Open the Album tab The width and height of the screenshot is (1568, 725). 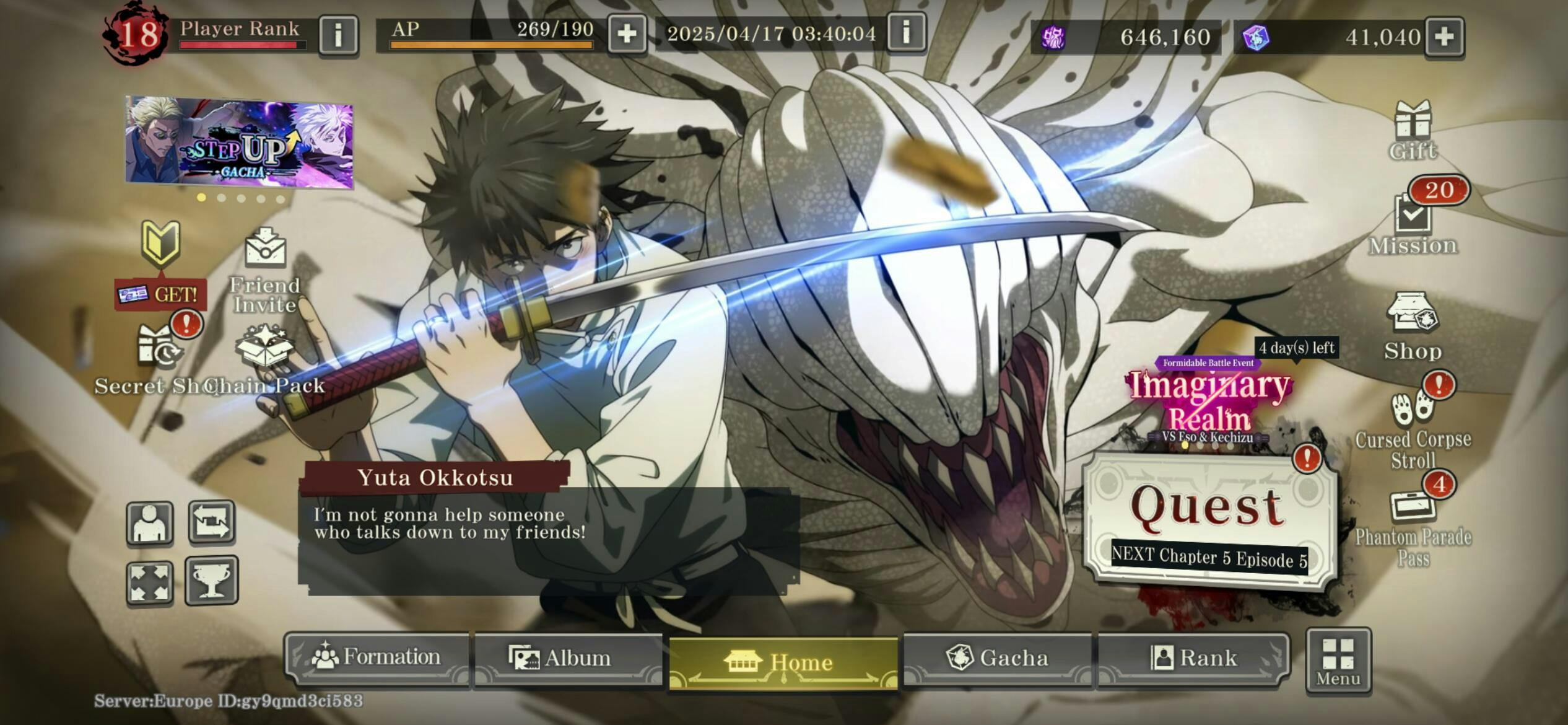click(x=567, y=658)
